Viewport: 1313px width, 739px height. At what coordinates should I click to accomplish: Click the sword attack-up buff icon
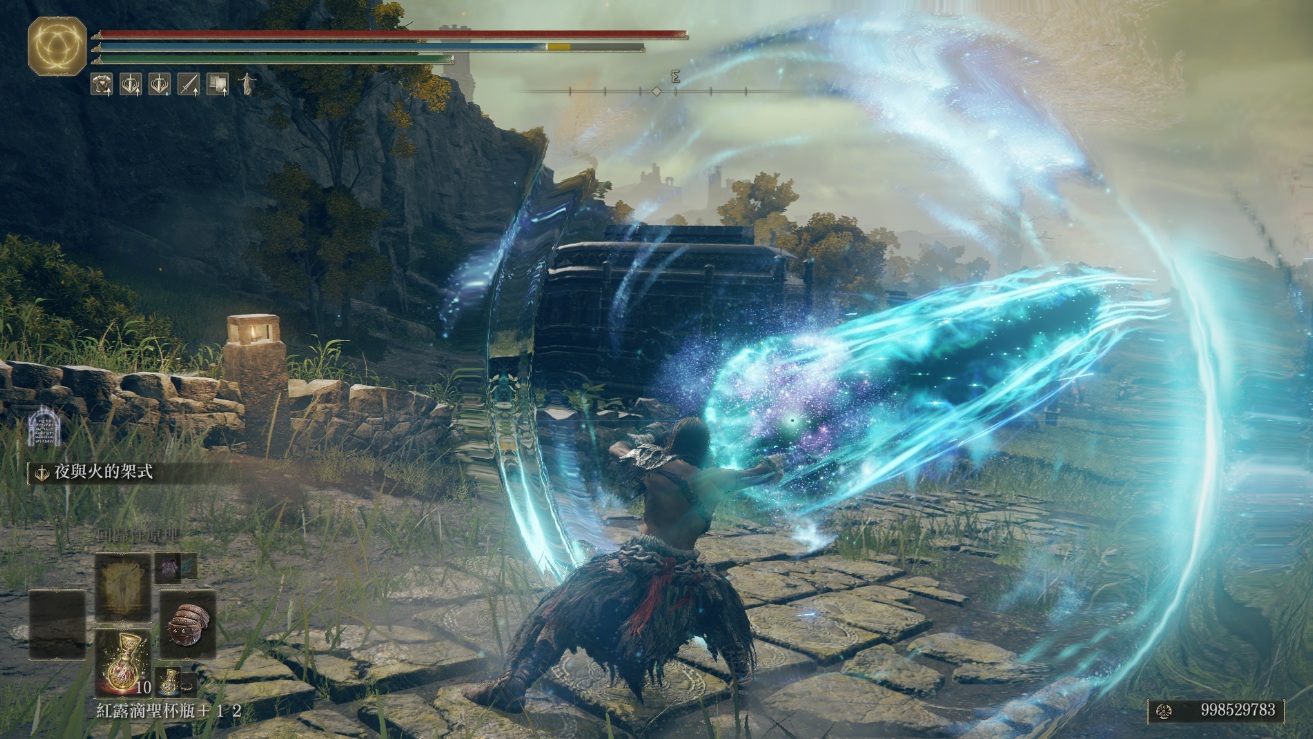(188, 85)
